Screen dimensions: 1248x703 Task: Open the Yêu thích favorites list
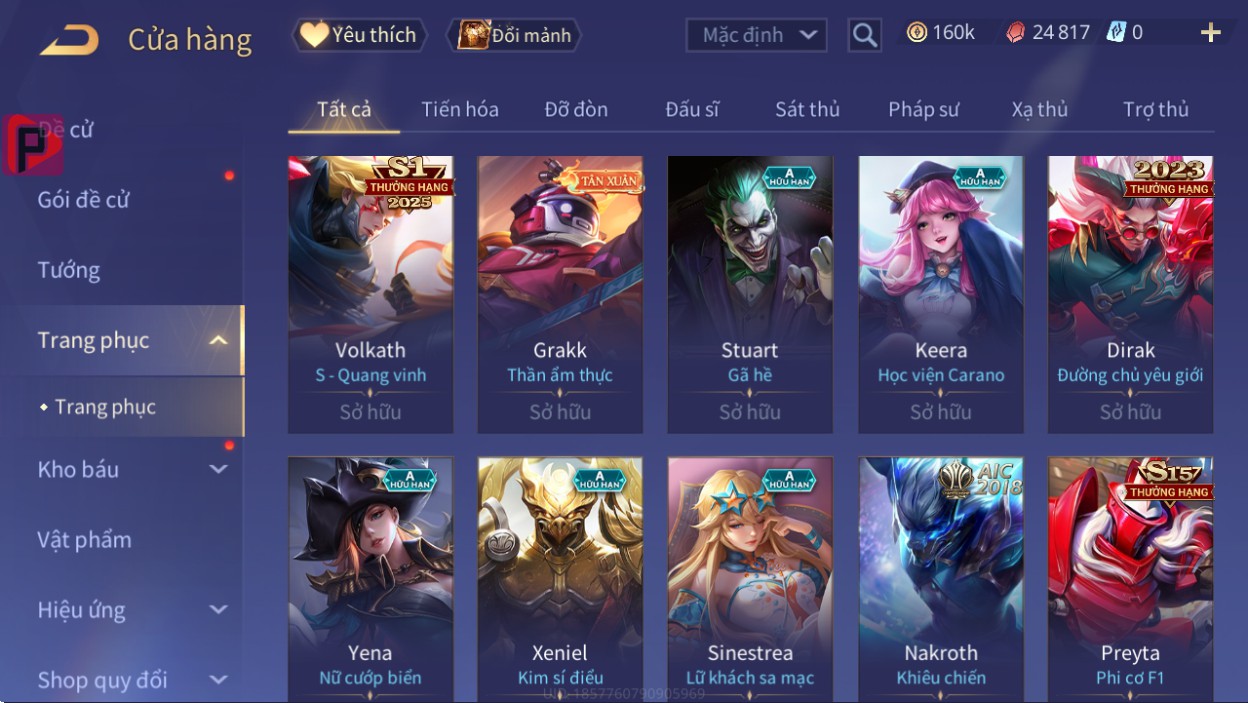click(359, 35)
